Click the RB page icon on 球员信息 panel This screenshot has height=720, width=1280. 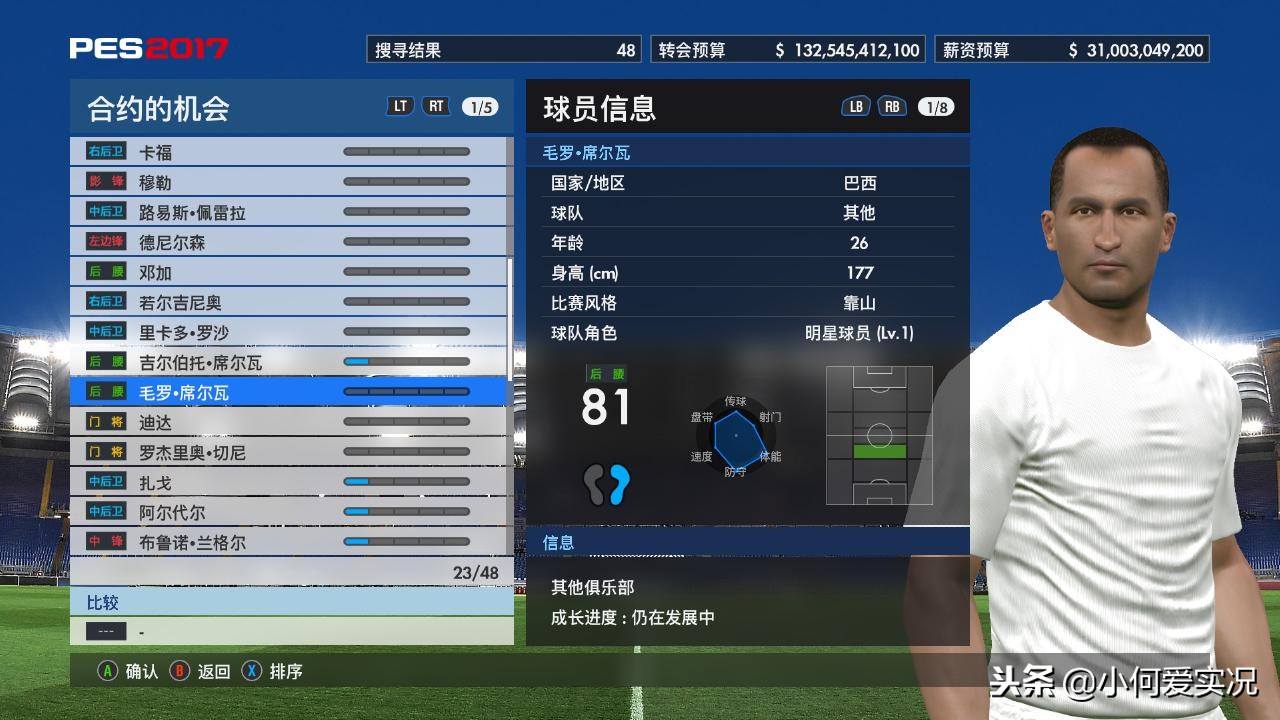pos(890,106)
